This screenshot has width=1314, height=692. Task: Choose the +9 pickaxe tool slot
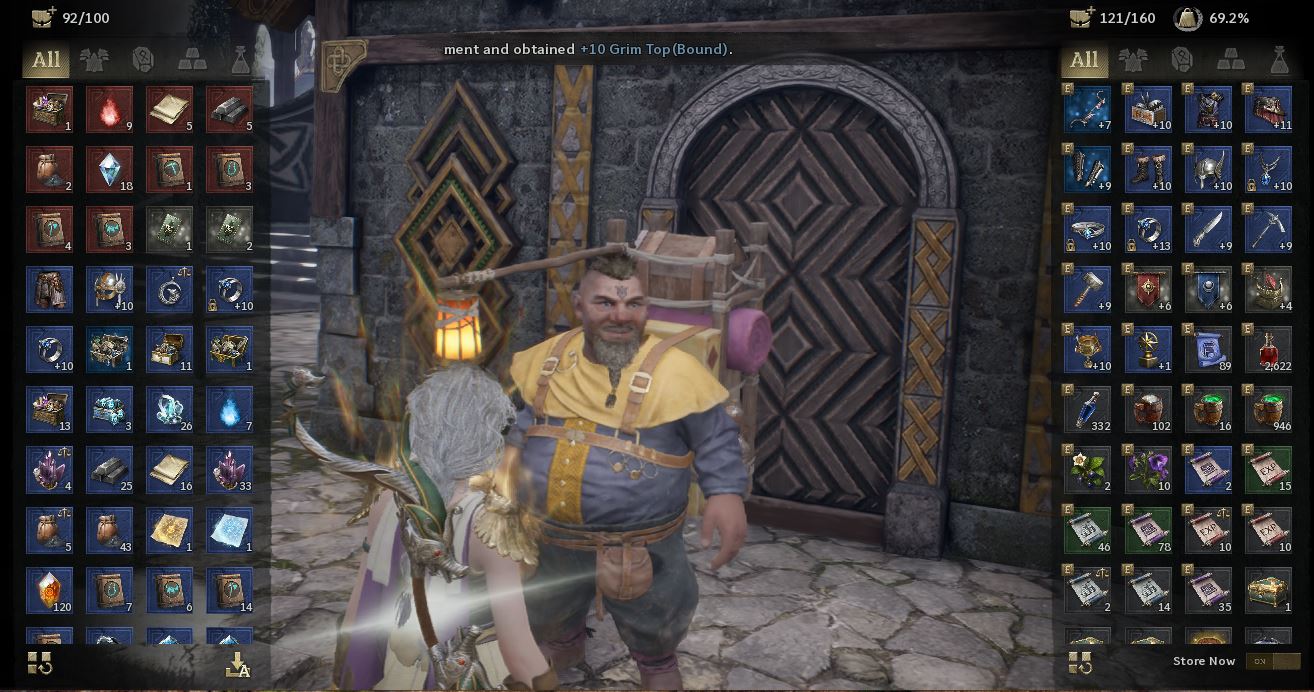(x=1268, y=230)
